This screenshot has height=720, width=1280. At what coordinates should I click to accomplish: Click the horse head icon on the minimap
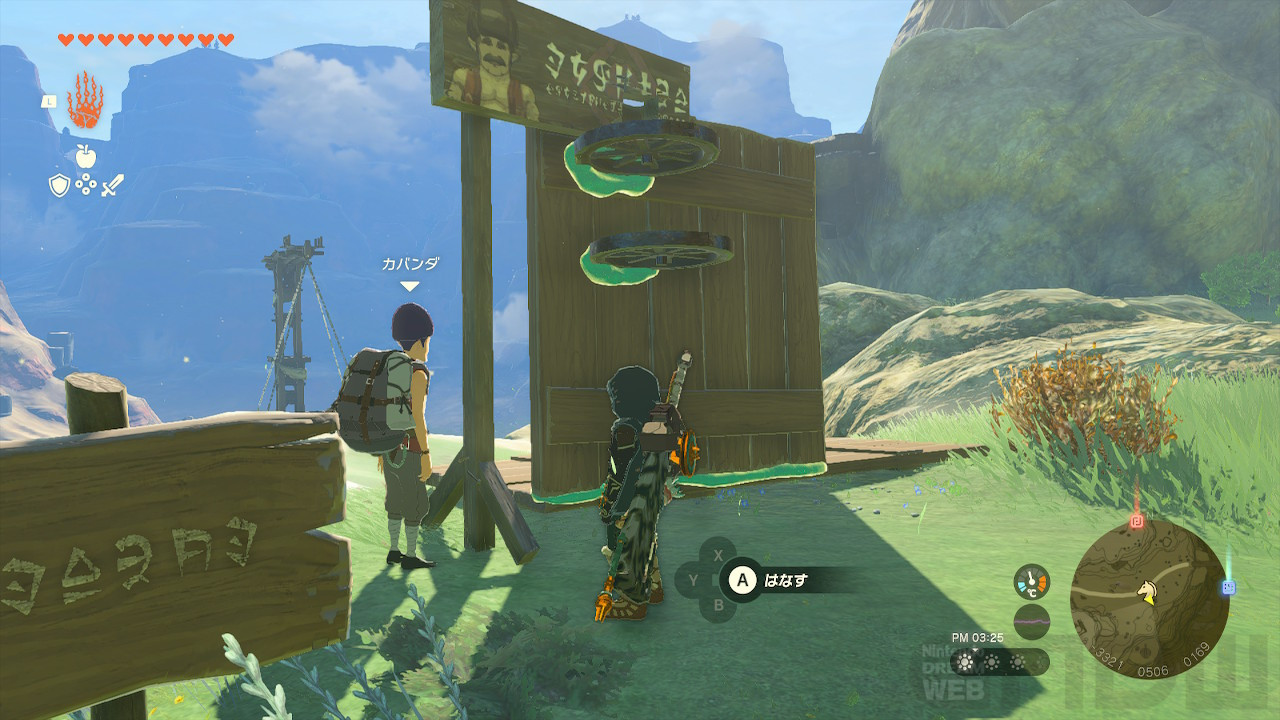tap(1149, 593)
